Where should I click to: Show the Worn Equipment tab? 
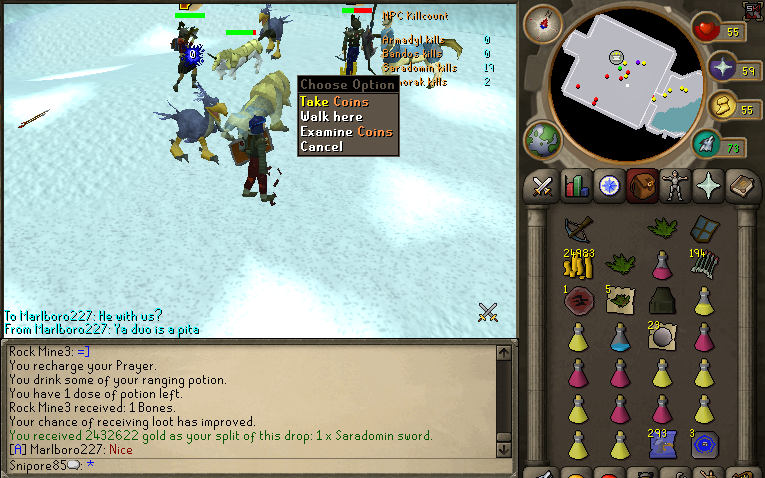(x=676, y=186)
